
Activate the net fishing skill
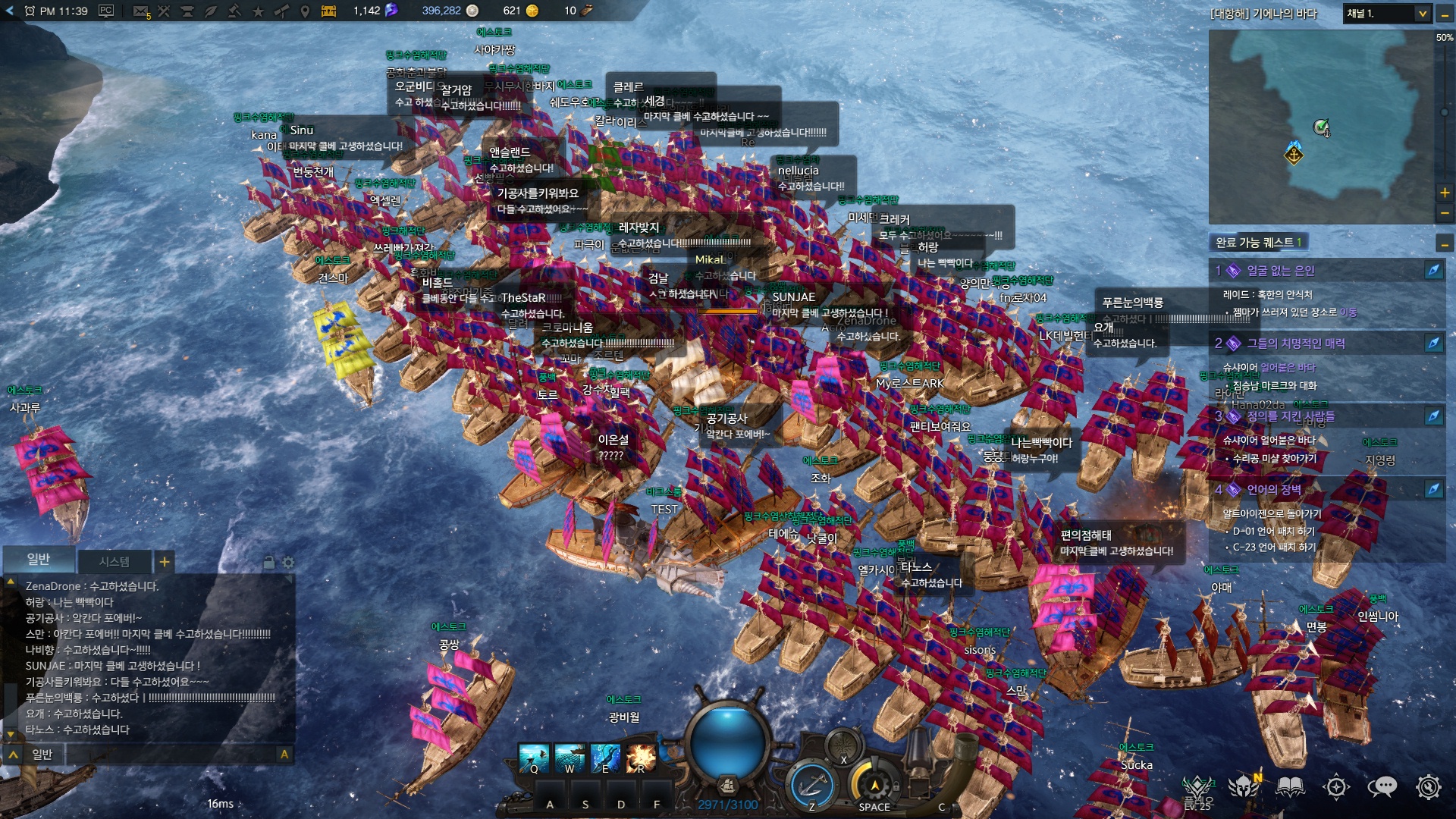570,757
